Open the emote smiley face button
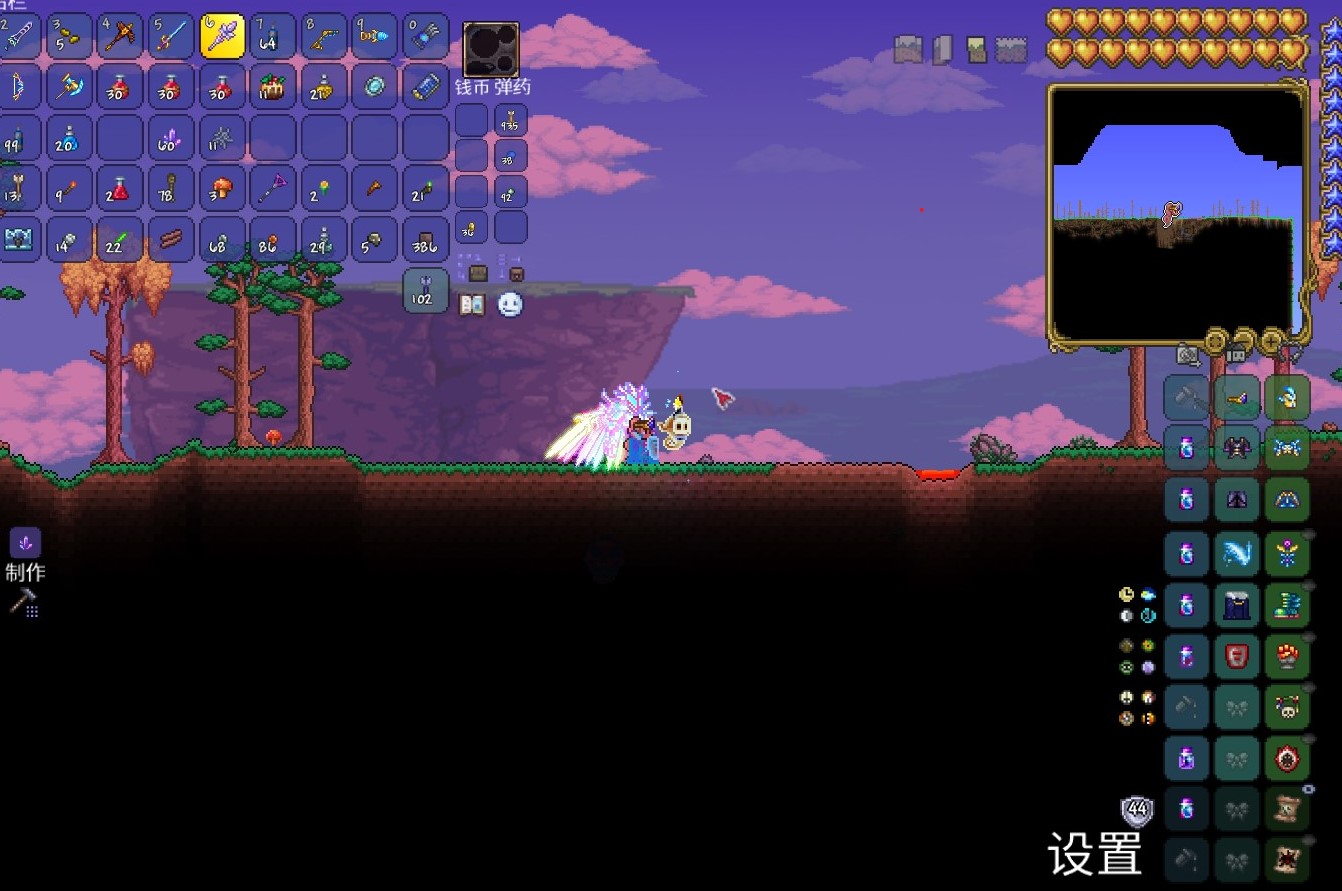1342x891 pixels. 510,304
